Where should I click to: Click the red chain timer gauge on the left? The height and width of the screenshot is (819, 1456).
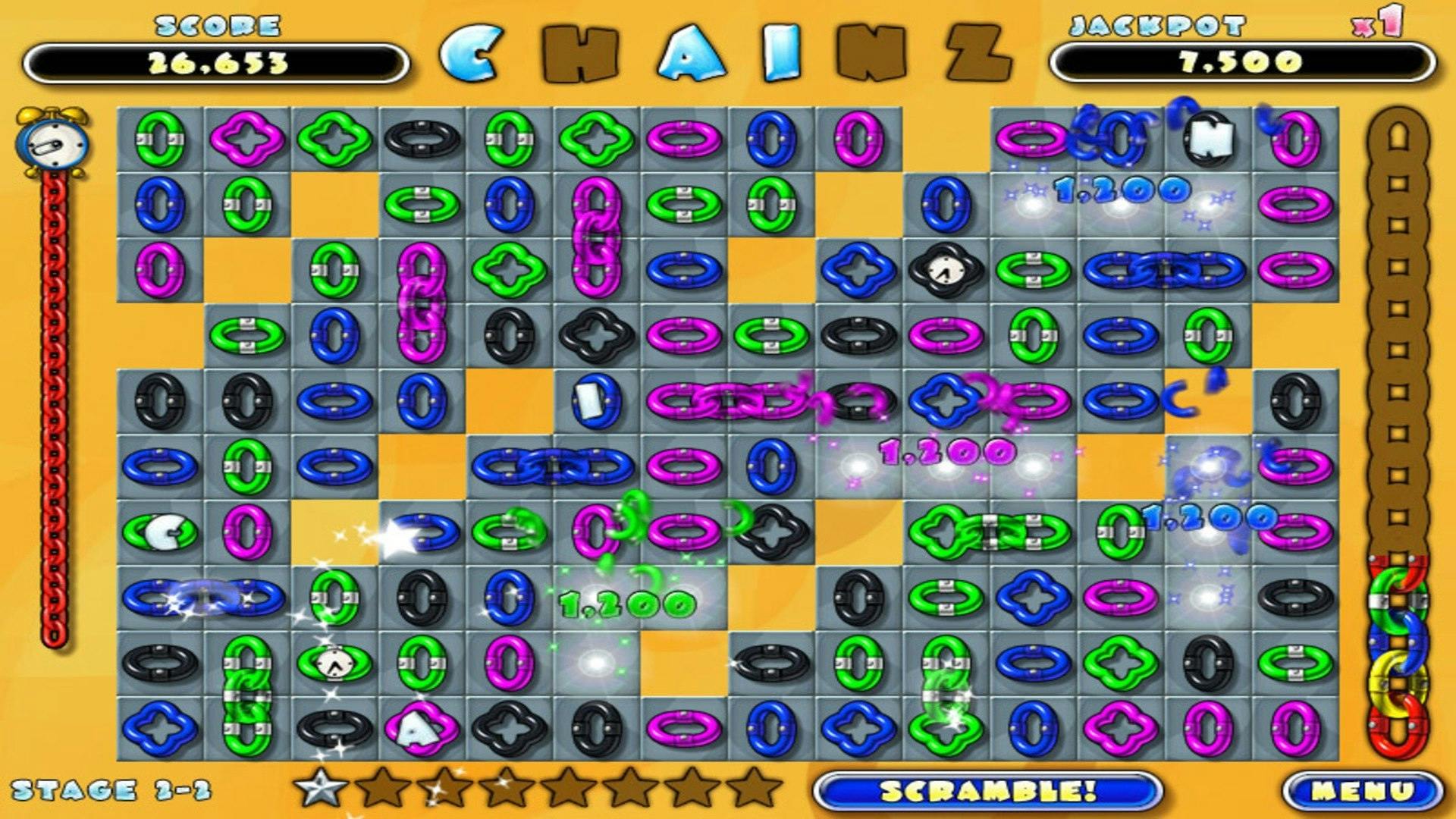click(x=55, y=379)
